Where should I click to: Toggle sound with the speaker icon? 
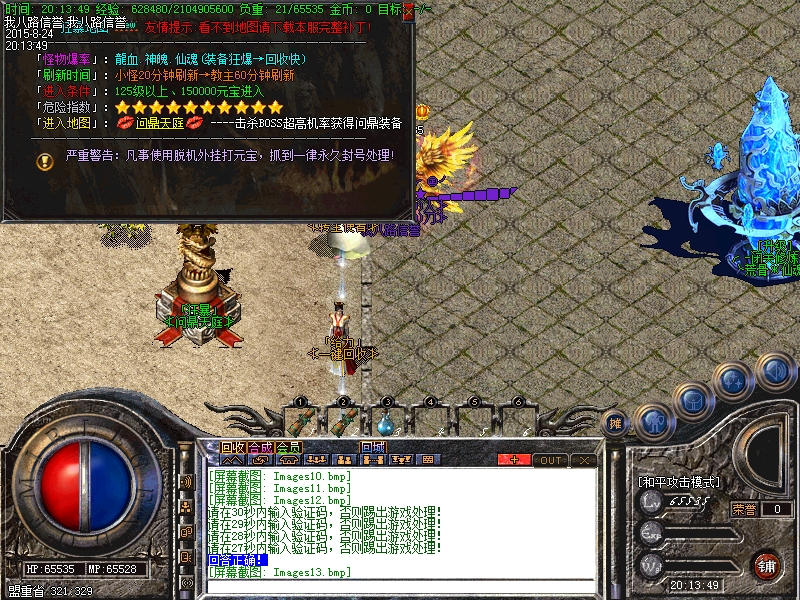click(x=775, y=370)
